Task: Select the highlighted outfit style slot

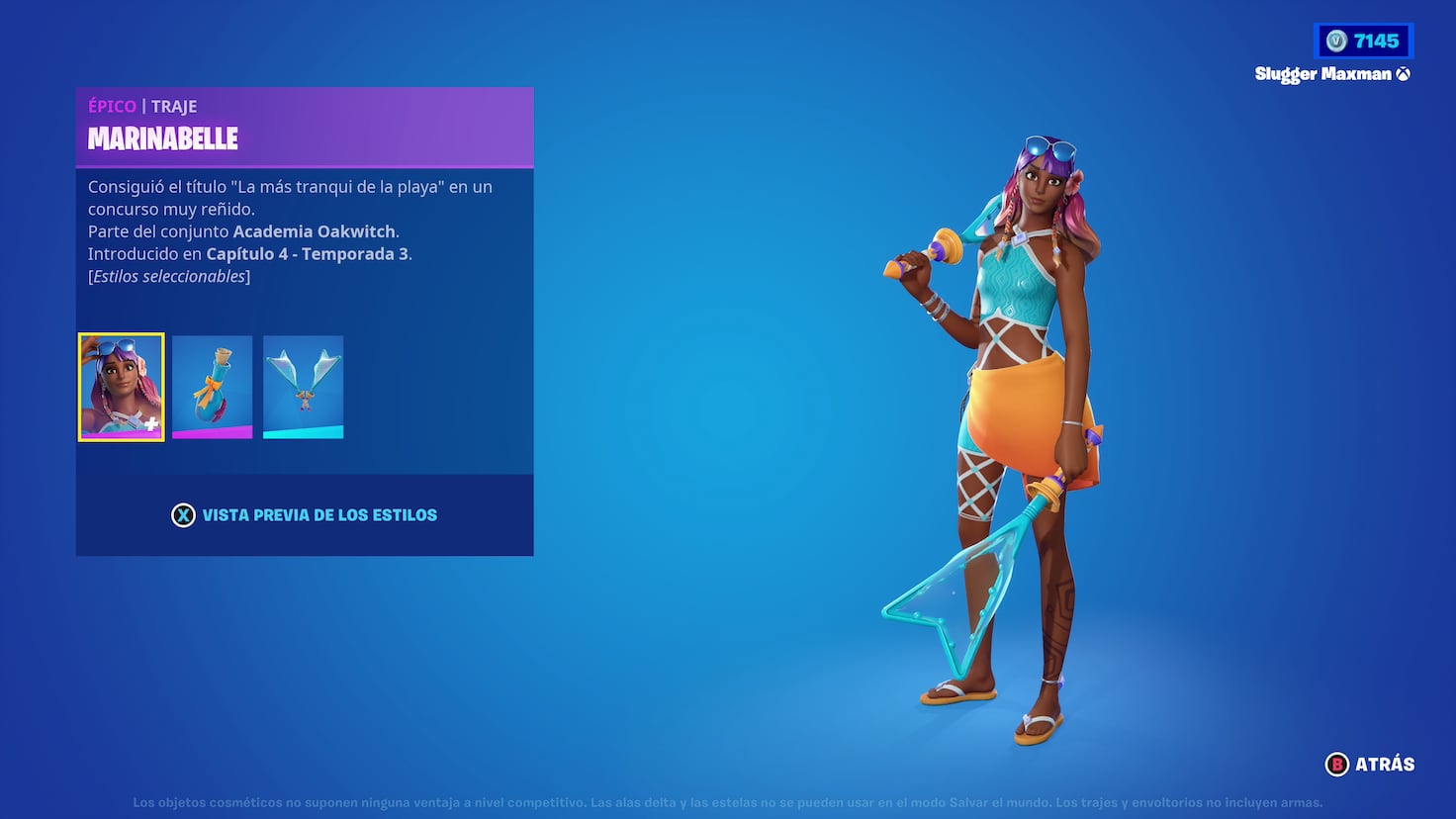Action: click(121, 386)
